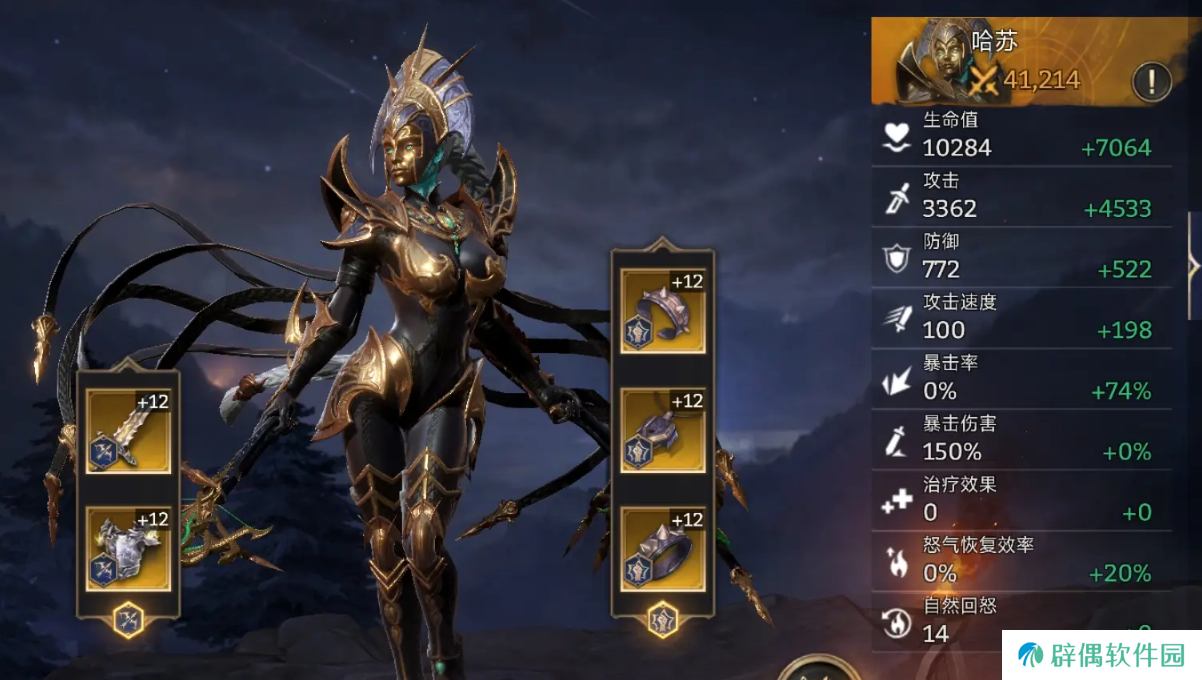Open the +12 necklace accessory slot
The width and height of the screenshot is (1202, 680).
662,430
